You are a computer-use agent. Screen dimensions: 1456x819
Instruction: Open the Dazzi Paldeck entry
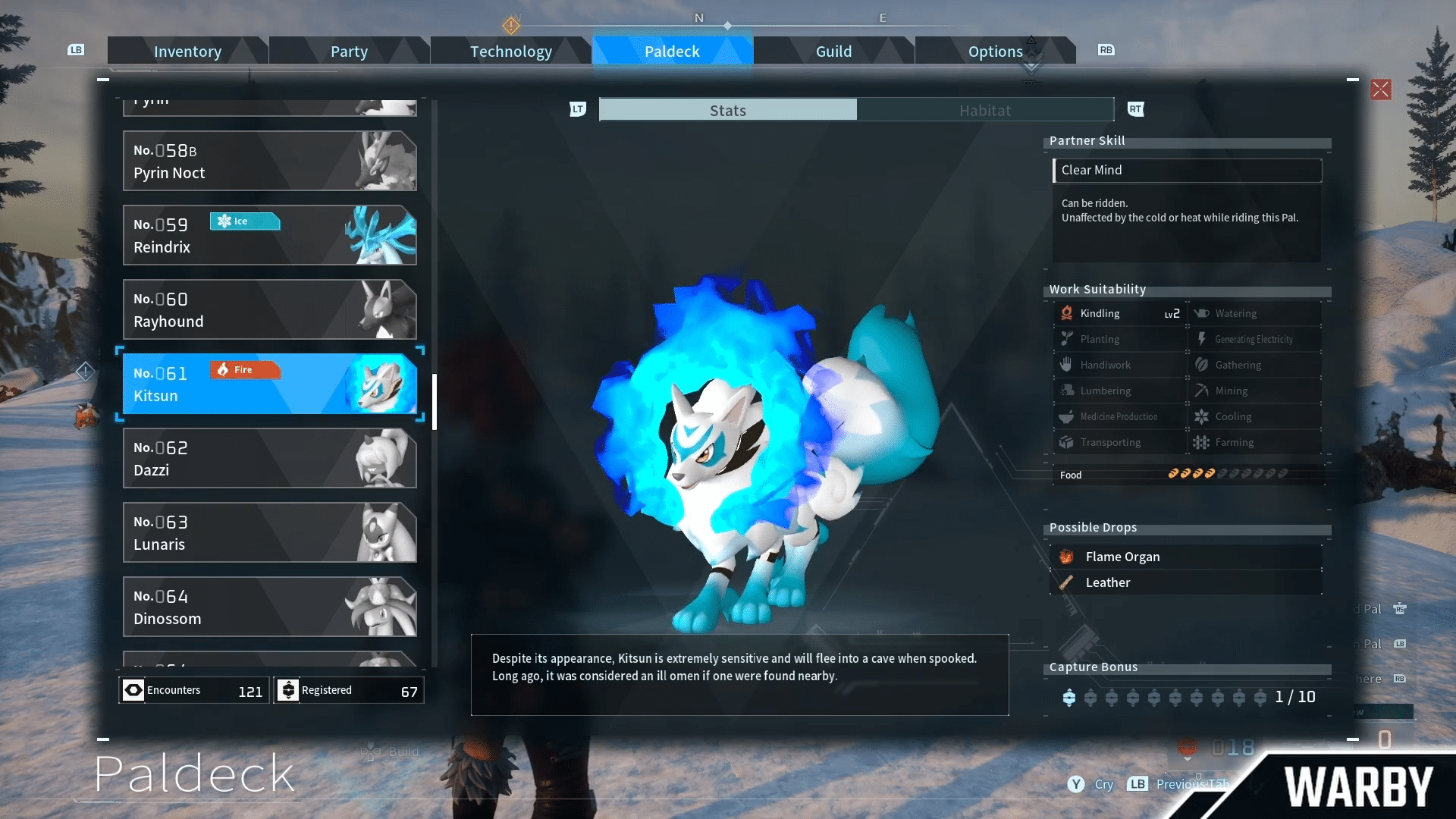(x=269, y=458)
